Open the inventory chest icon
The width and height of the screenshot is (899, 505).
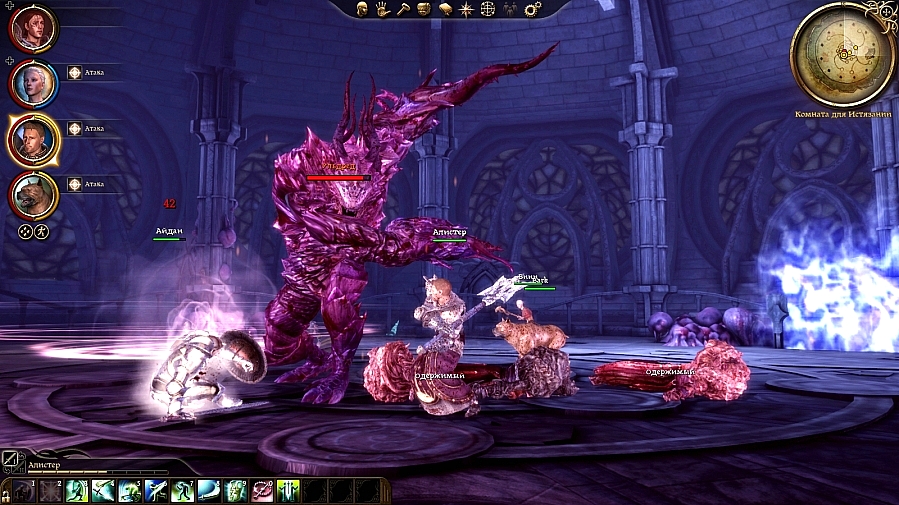tap(424, 9)
